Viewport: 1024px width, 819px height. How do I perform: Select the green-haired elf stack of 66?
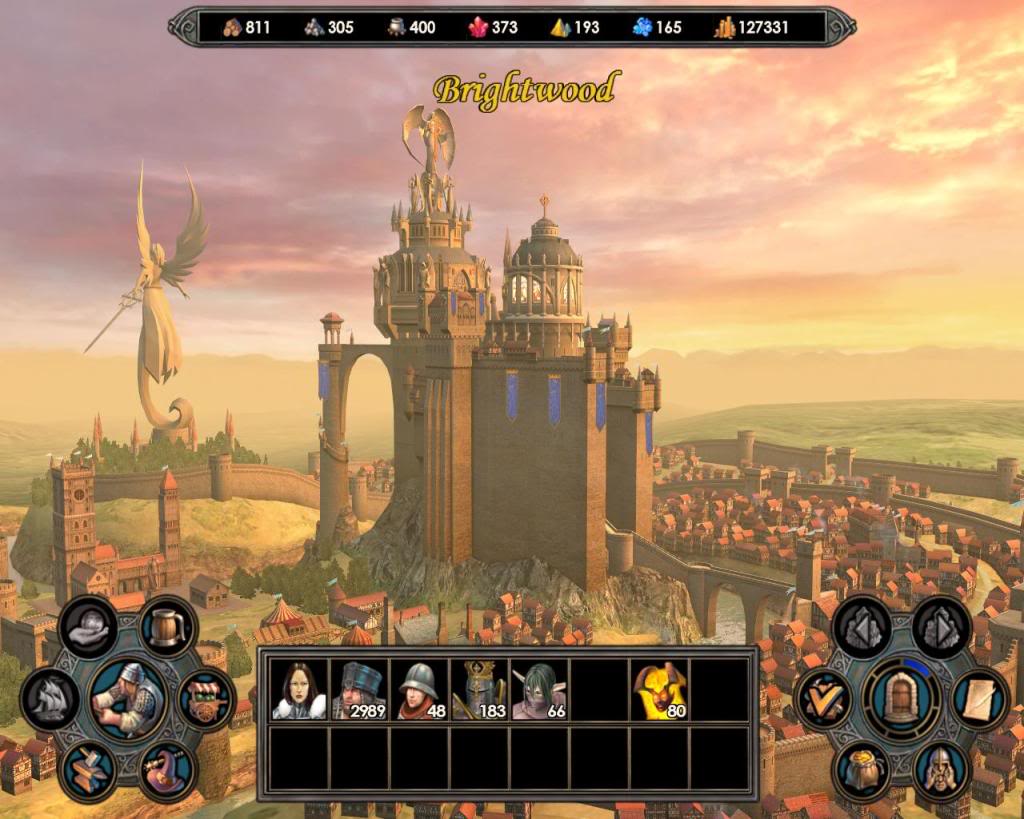tap(539, 690)
